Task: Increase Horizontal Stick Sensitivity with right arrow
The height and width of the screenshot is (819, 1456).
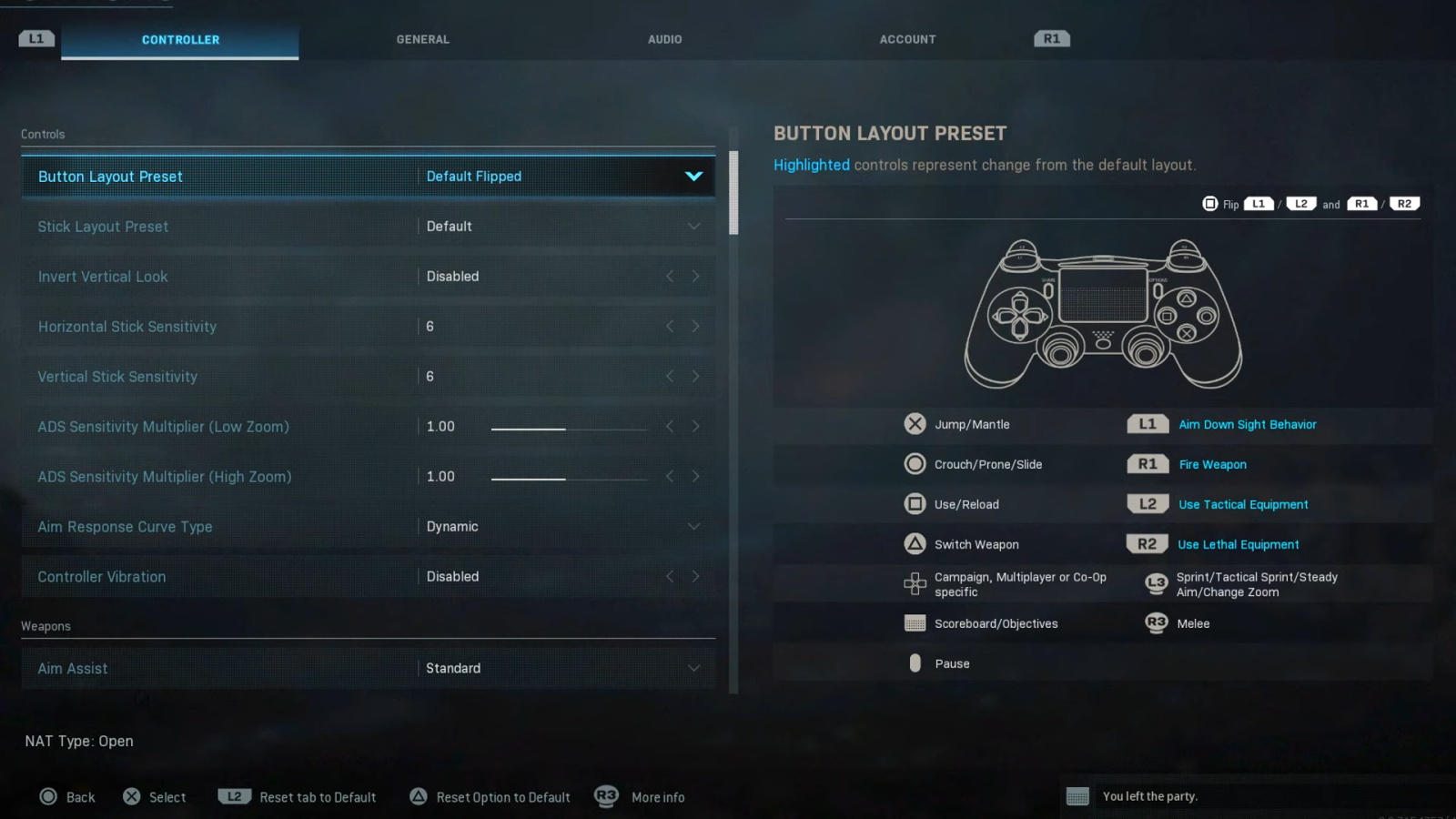Action: [696, 326]
